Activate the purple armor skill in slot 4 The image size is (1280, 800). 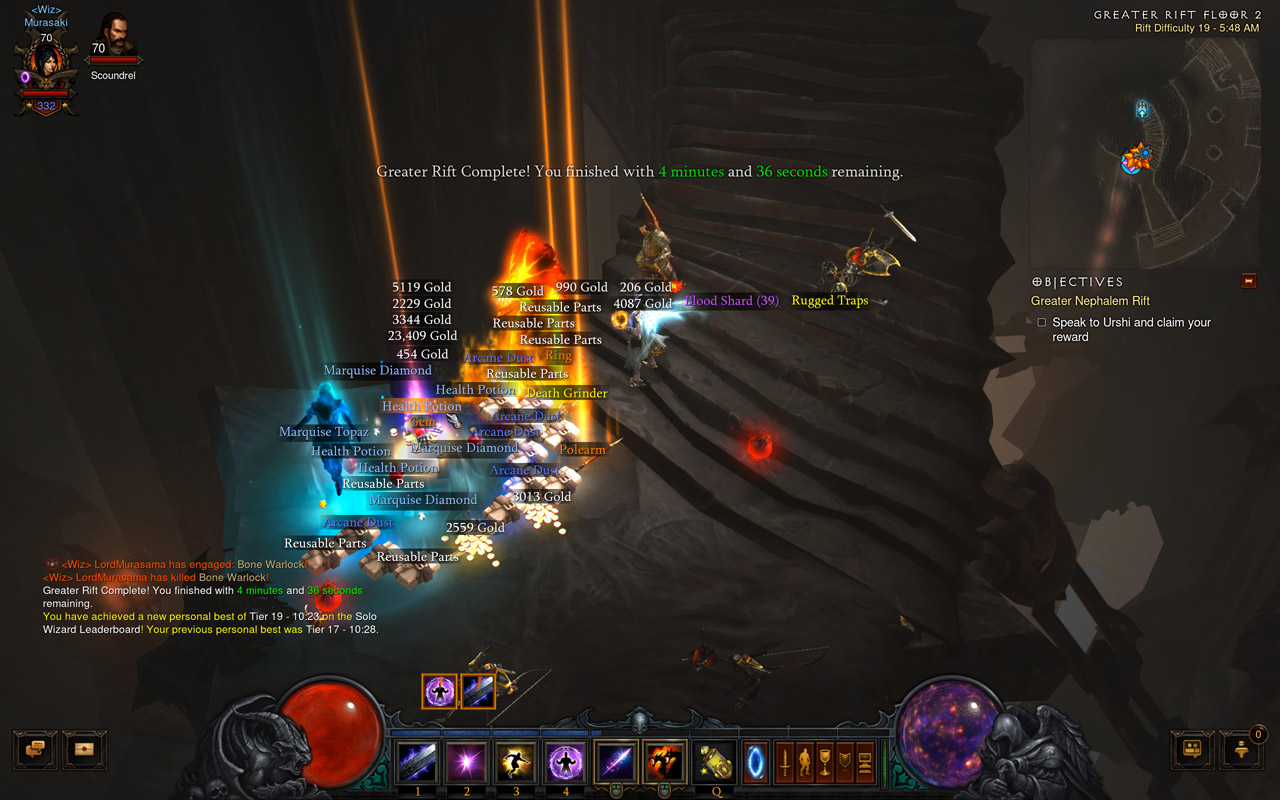[565, 763]
